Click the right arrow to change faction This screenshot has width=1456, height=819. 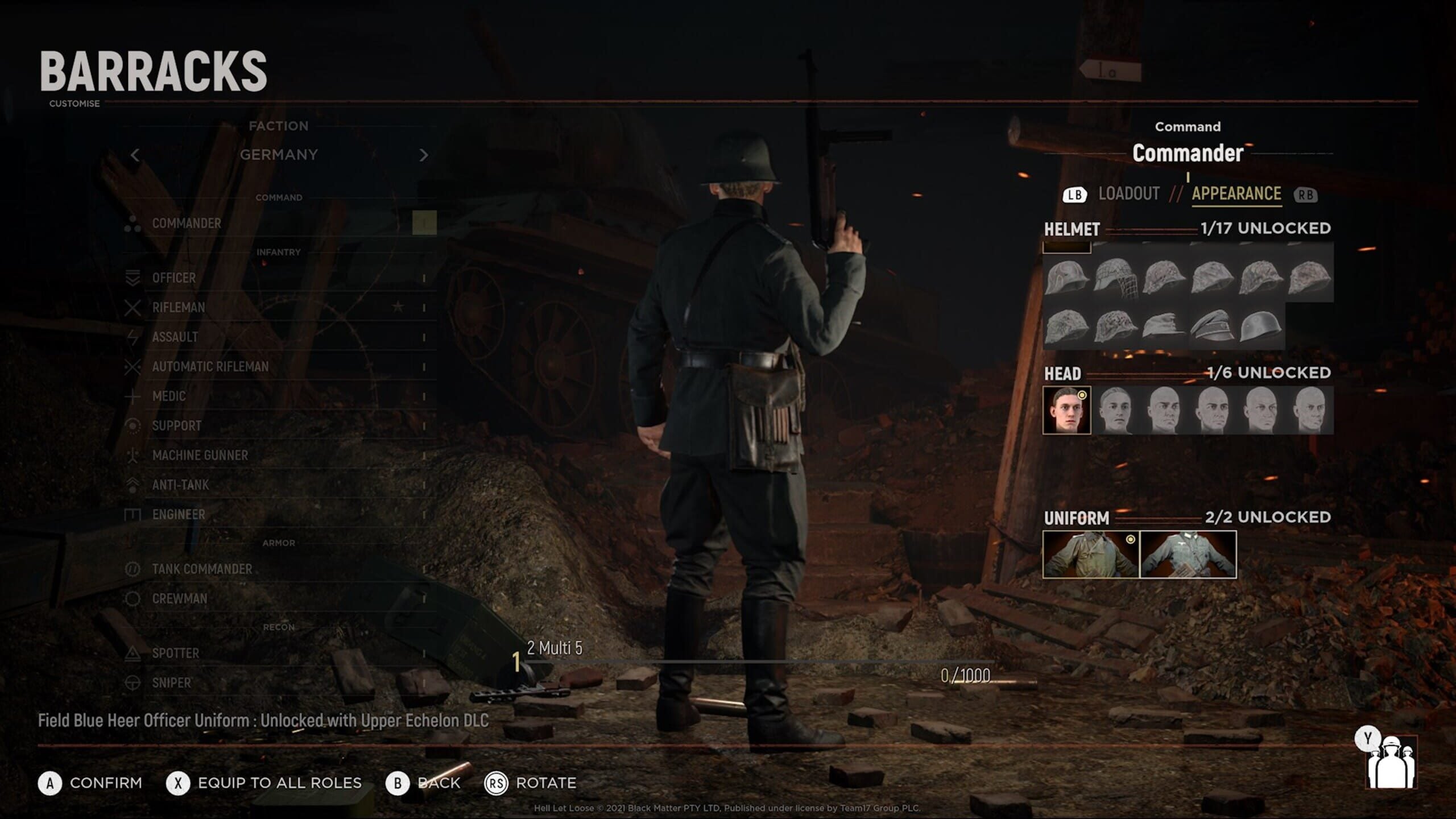pos(424,154)
